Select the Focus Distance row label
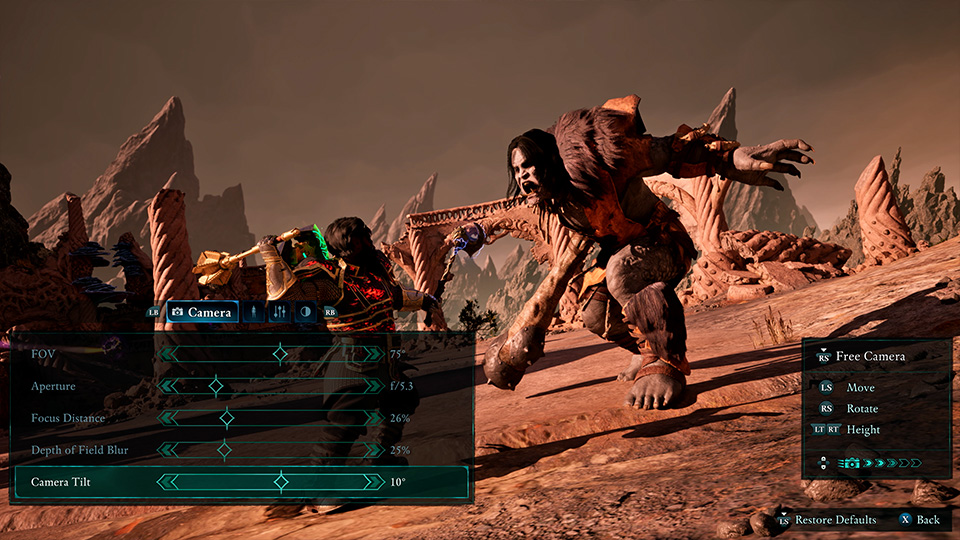Image resolution: width=960 pixels, height=540 pixels. (x=68, y=418)
